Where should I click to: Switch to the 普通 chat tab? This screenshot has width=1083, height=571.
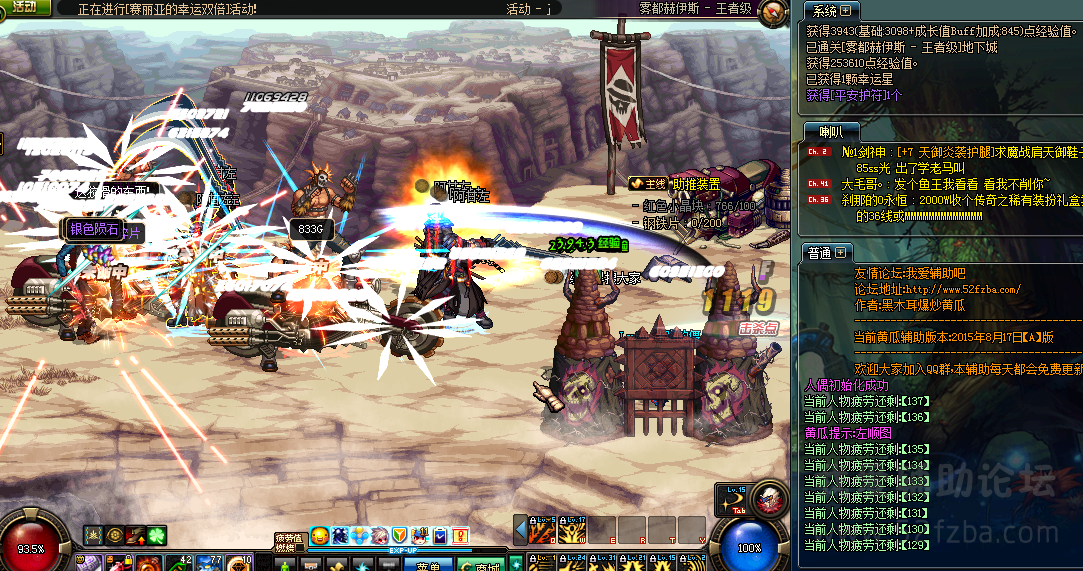click(819, 253)
